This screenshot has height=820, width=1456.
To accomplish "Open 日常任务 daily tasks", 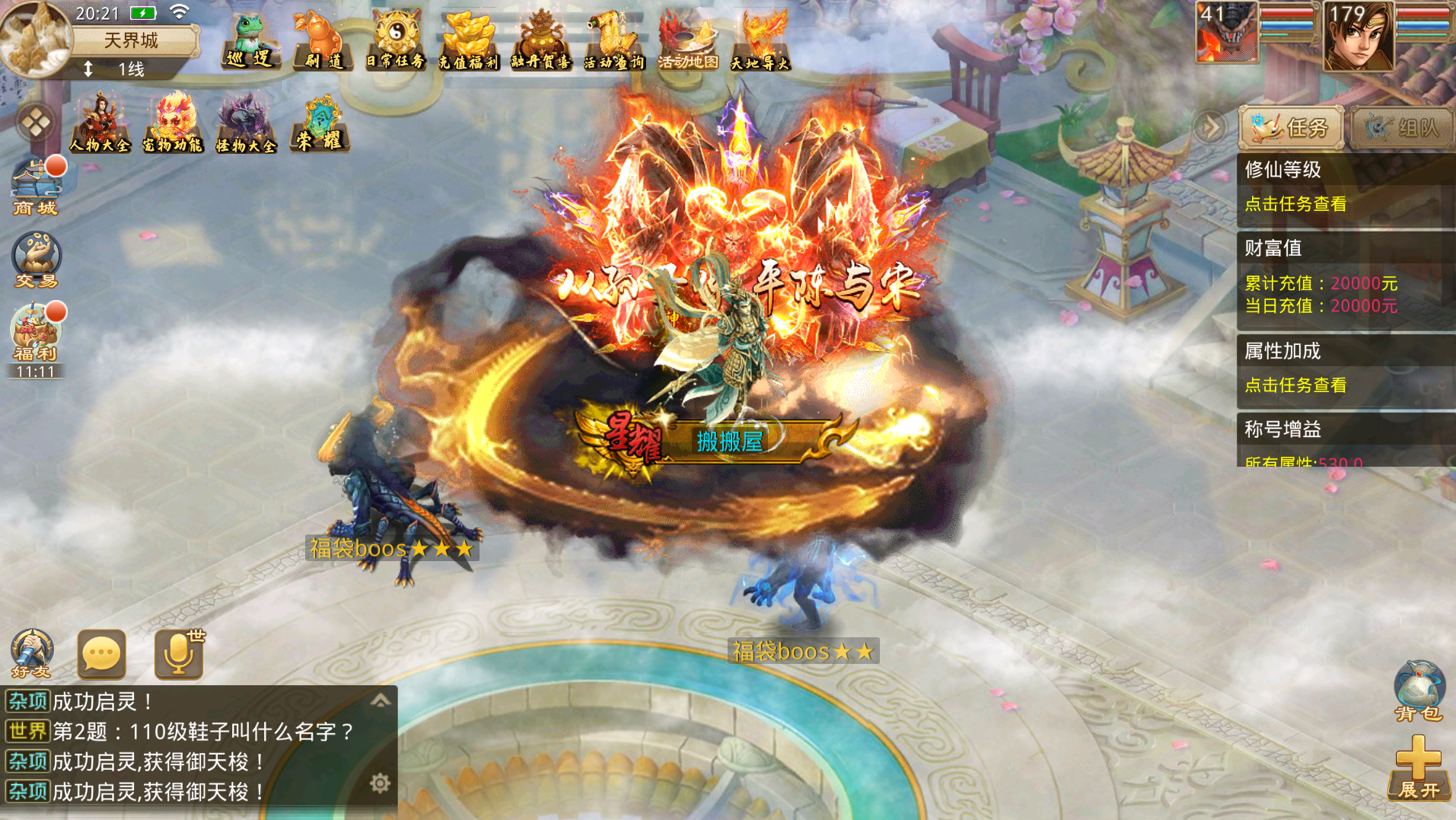I will 395,42.
